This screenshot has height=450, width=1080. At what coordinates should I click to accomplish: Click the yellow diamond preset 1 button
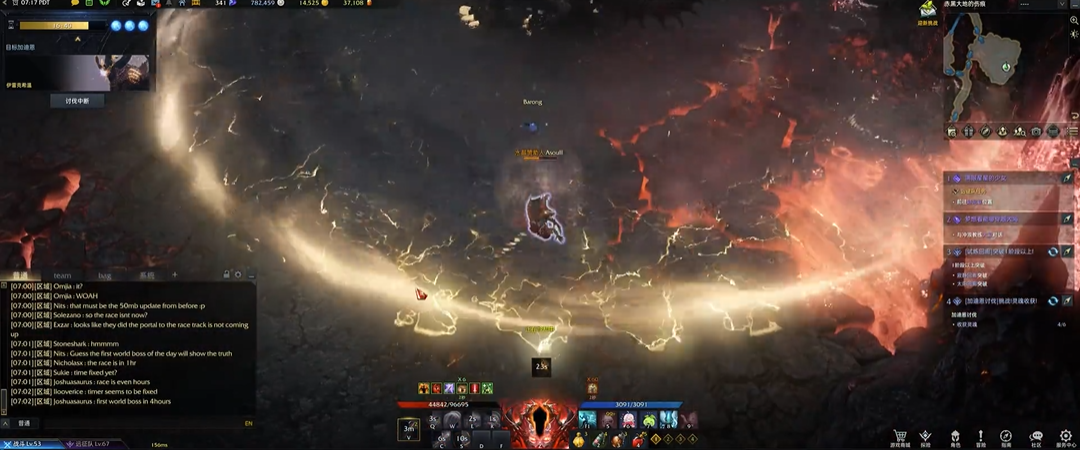pos(656,439)
